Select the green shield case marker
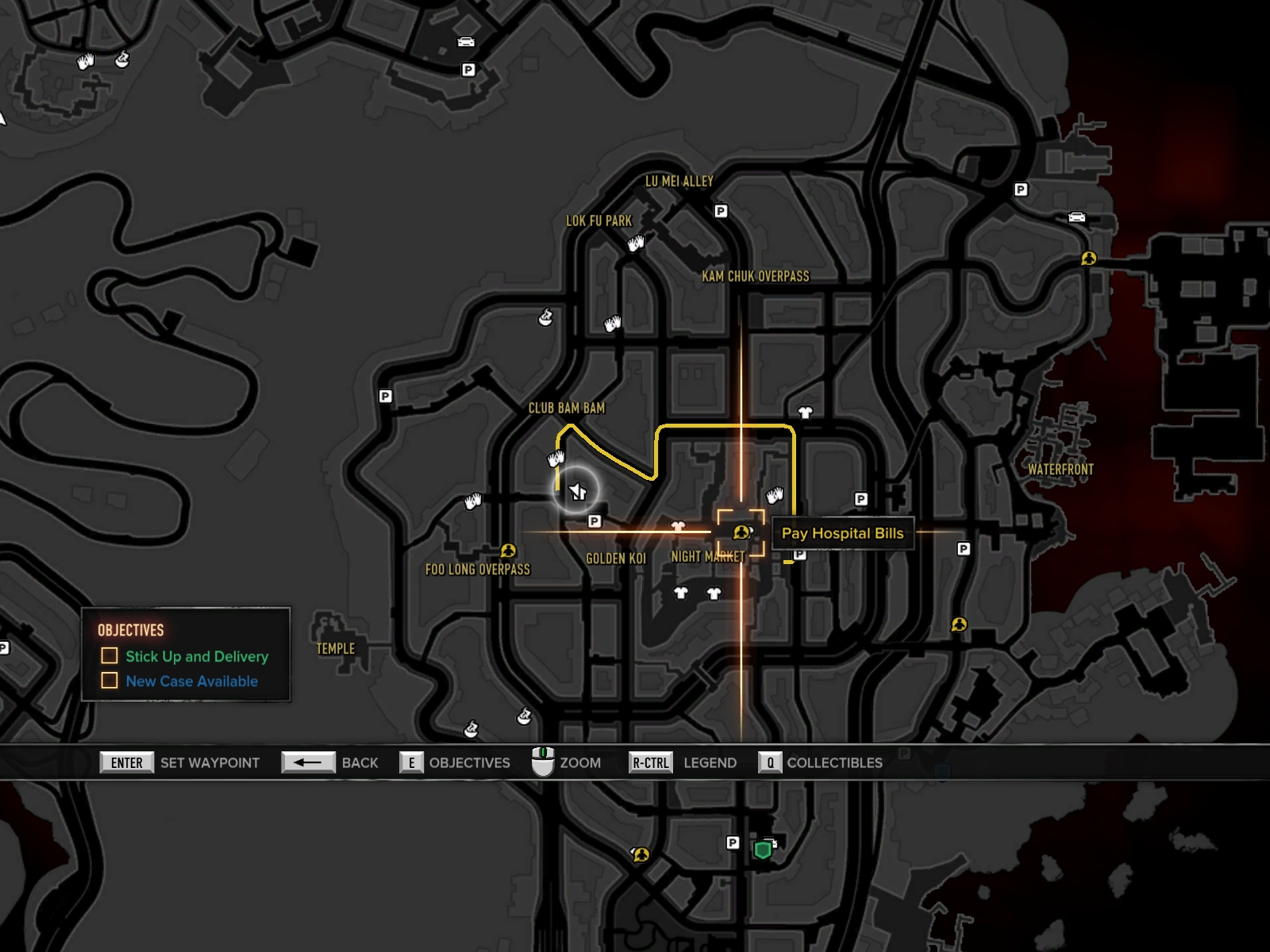Screen dimensions: 1270x952 tap(763, 850)
